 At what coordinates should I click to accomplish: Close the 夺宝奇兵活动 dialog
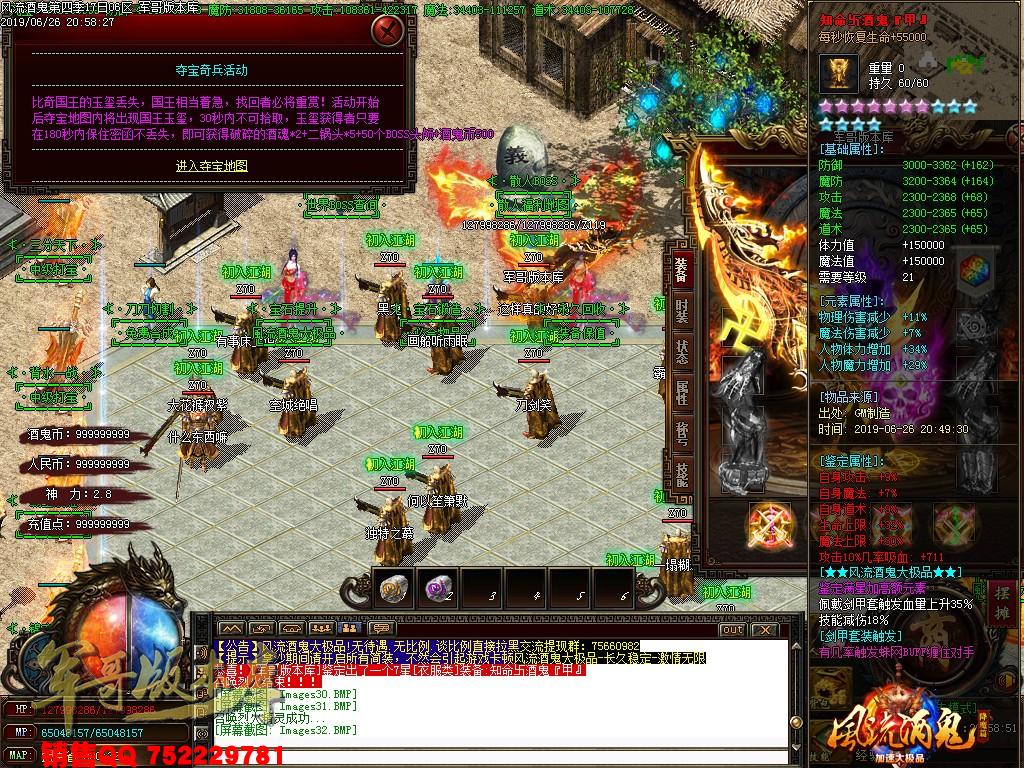(386, 30)
